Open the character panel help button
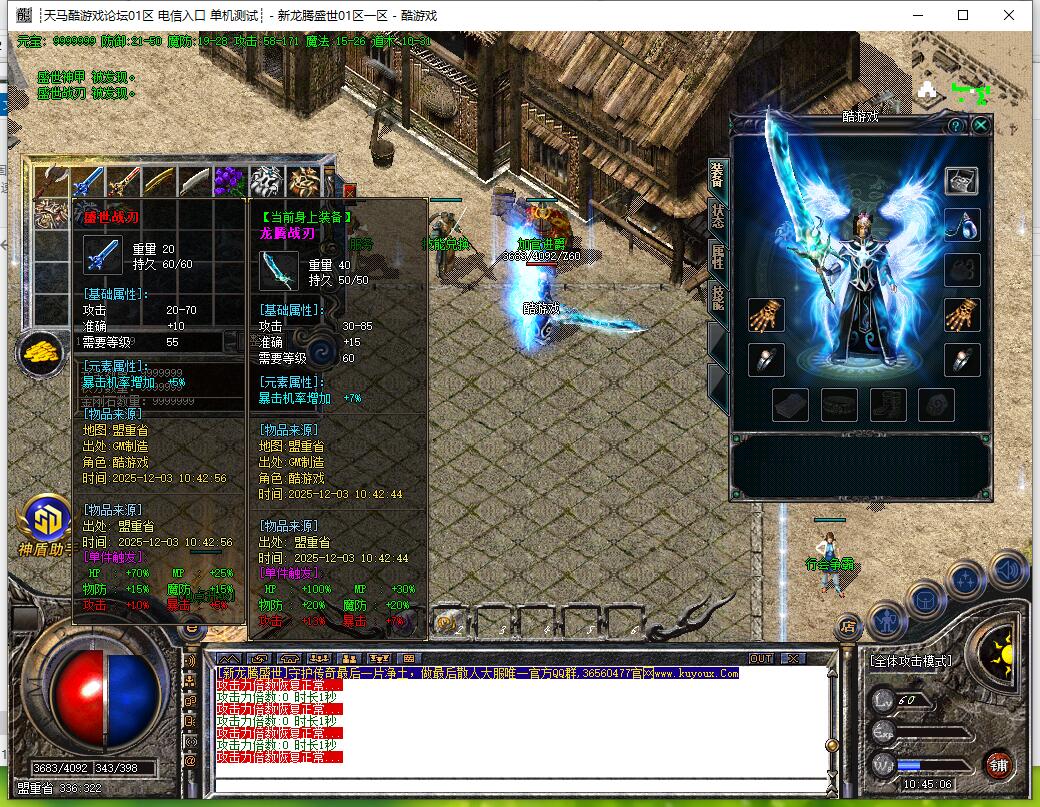 (x=956, y=125)
